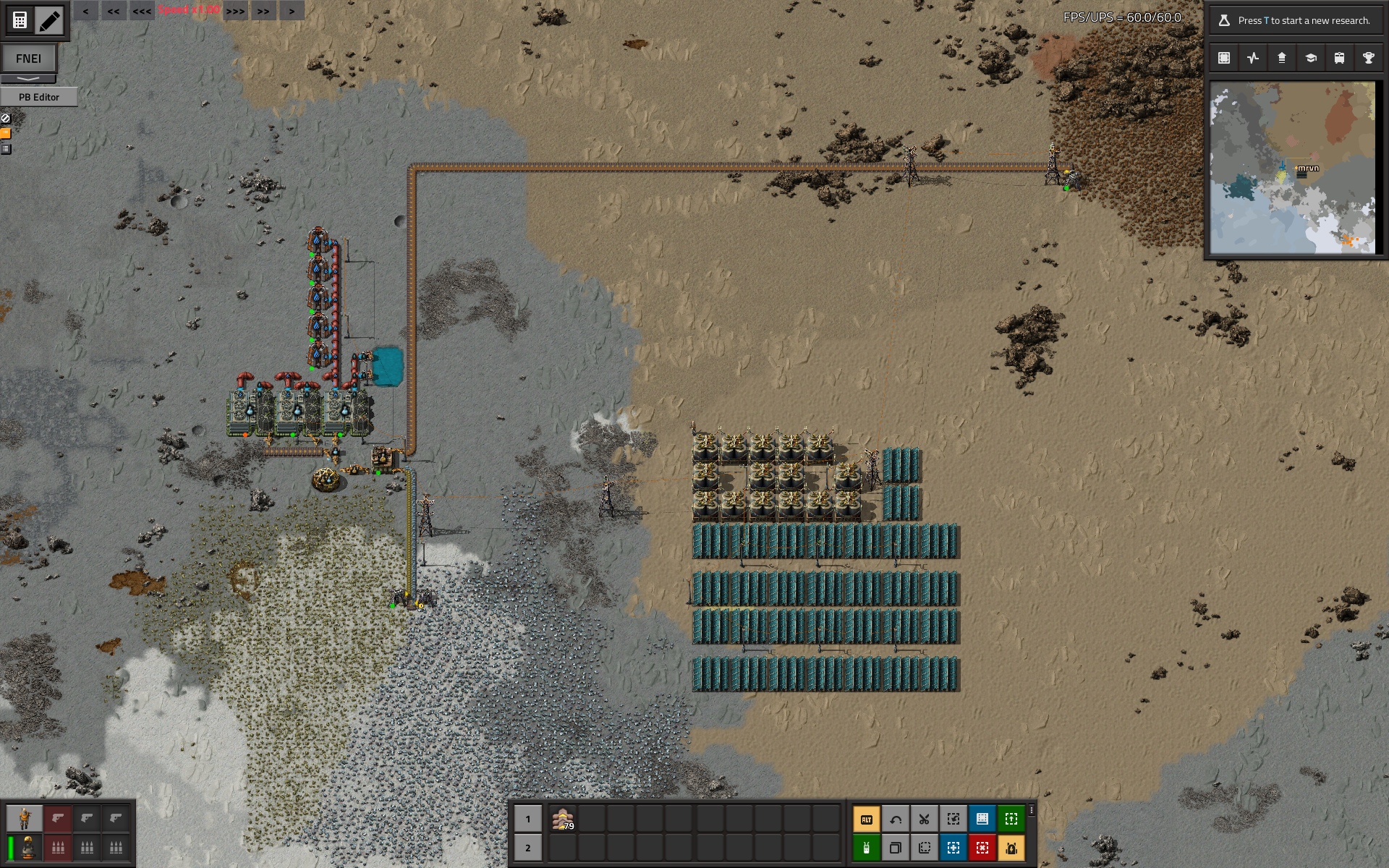Viewport: 1389px width, 868px height.
Task: Click the pencil edit button
Action: pos(49,20)
